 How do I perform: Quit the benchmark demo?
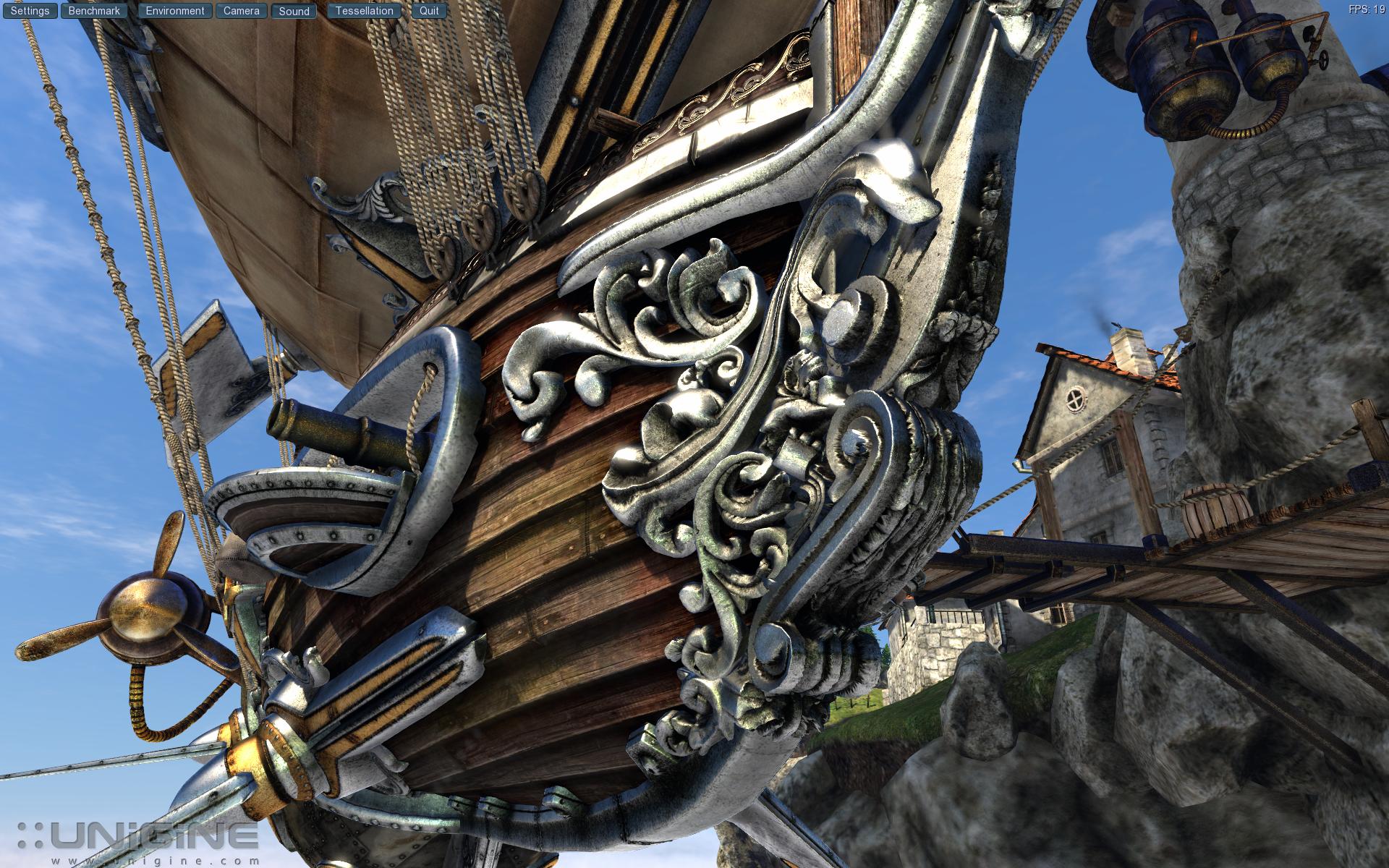pyautogui.click(x=429, y=11)
